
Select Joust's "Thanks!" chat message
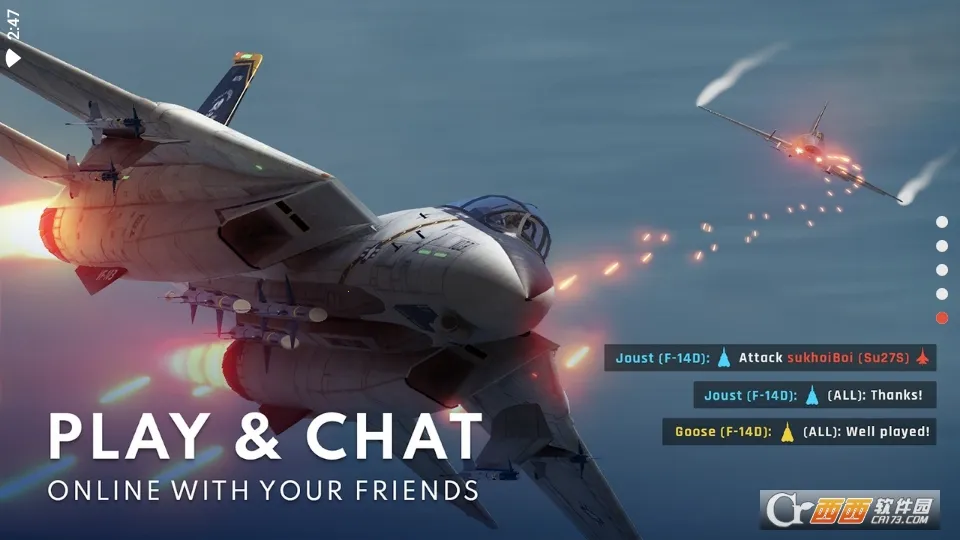pyautogui.click(x=814, y=395)
